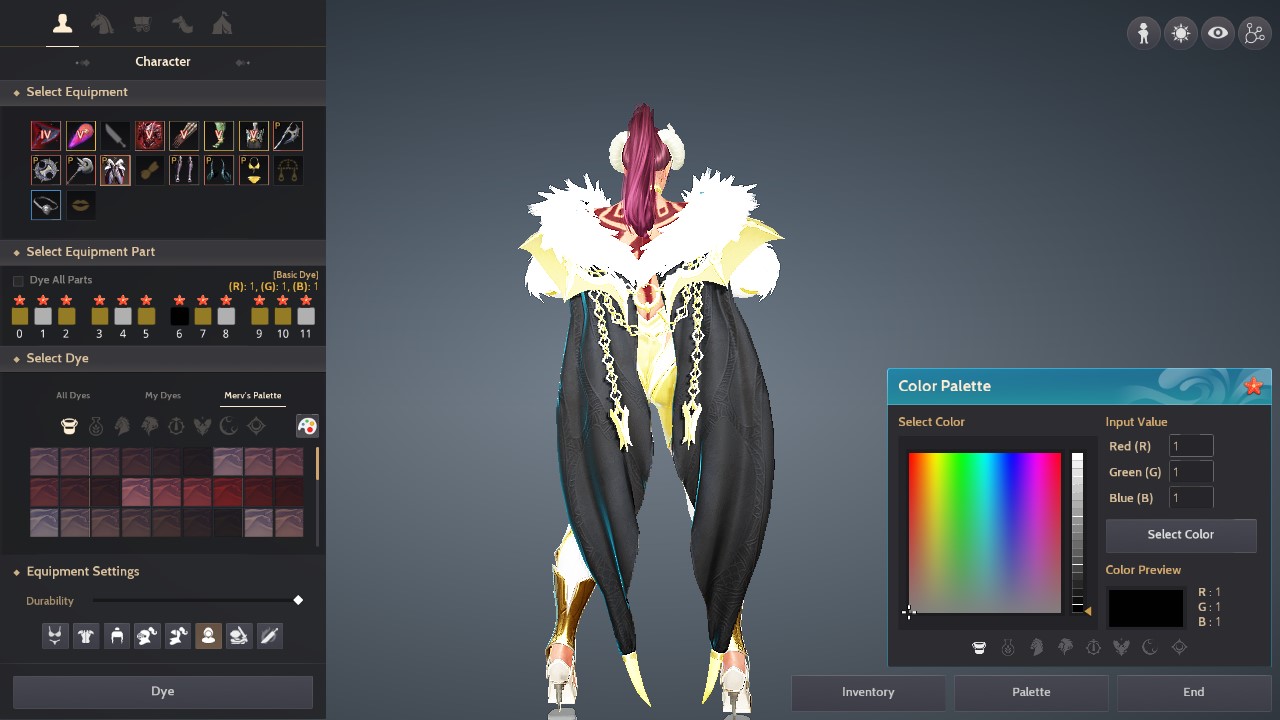Click the Tent icon at top left

222,21
